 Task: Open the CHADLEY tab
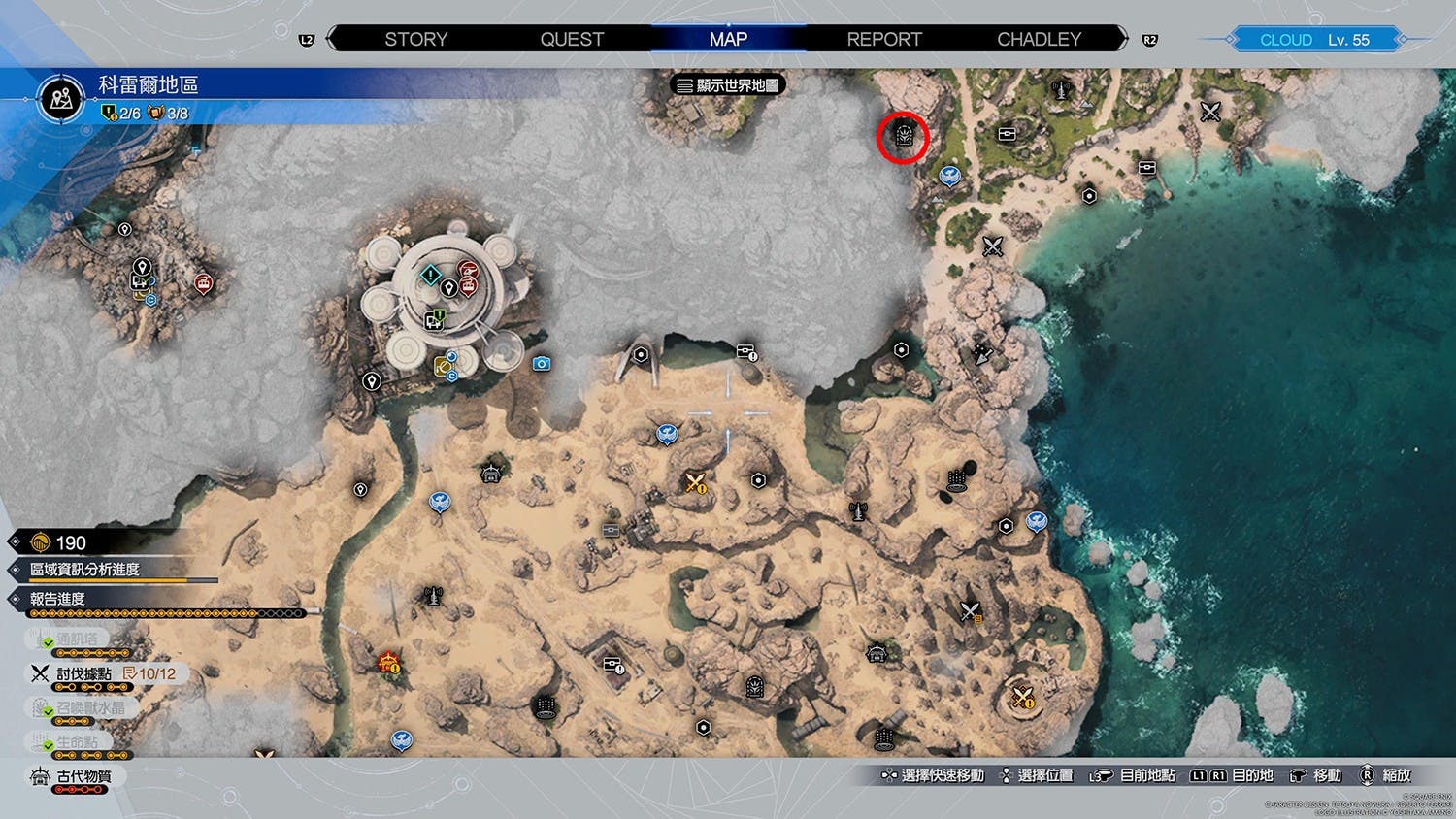(x=1039, y=40)
